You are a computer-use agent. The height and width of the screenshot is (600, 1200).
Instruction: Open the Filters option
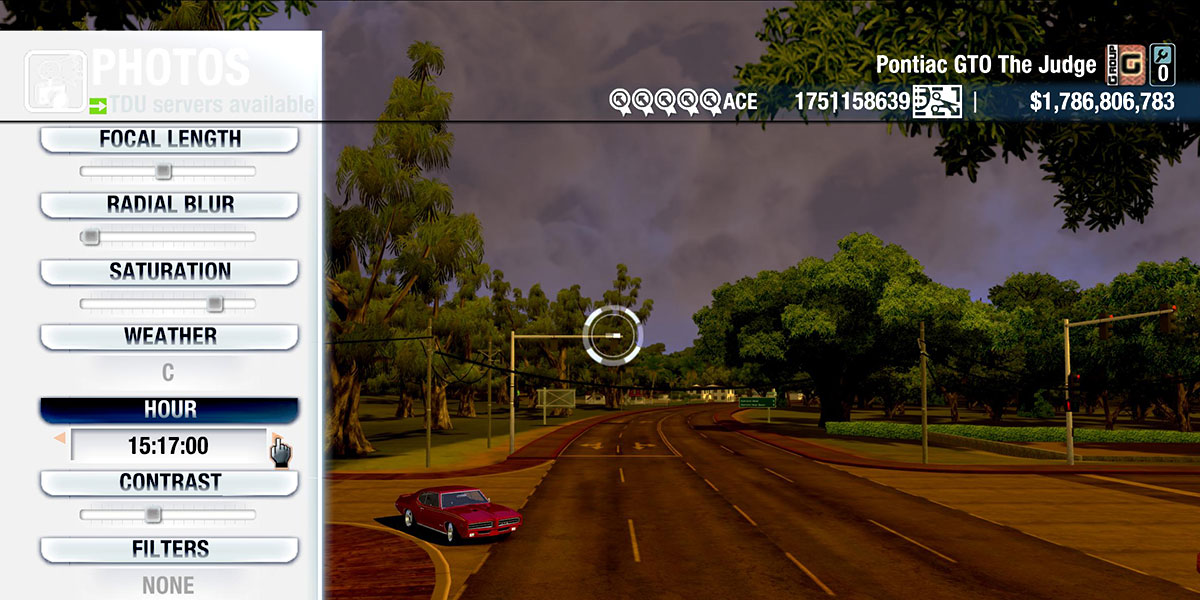point(169,549)
